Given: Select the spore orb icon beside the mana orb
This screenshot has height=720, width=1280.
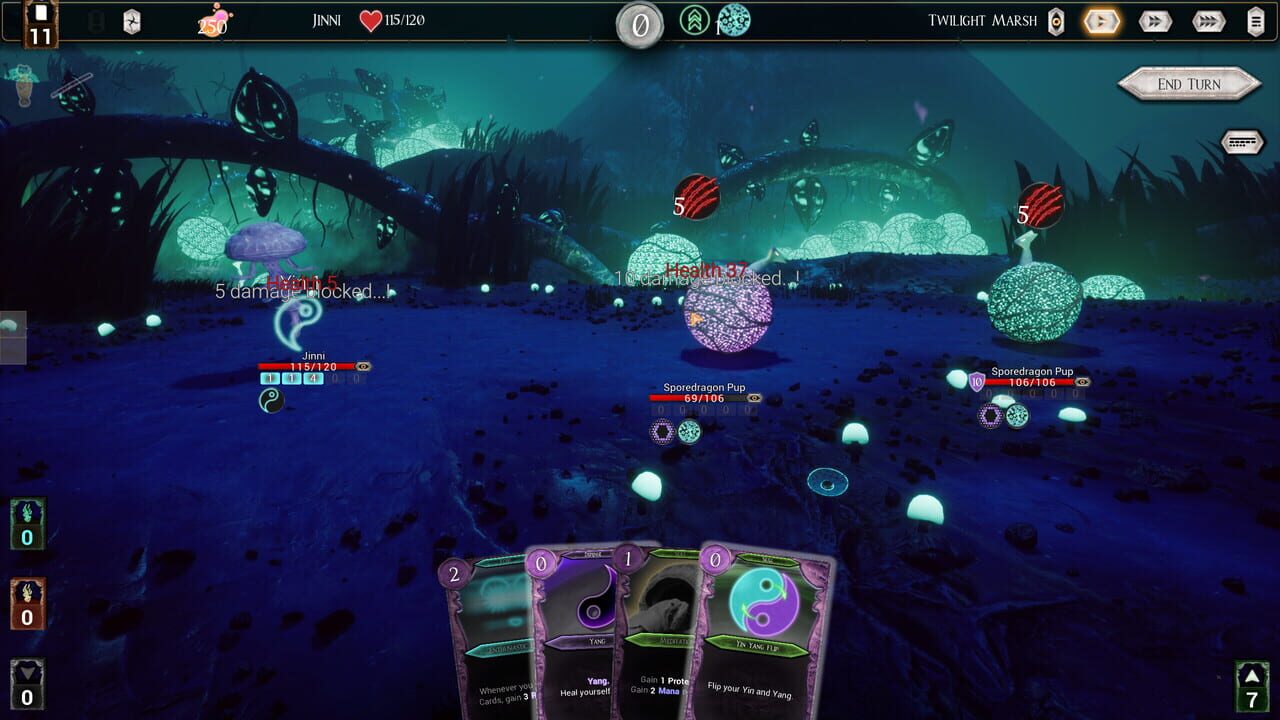Looking at the screenshot, I should point(737,20).
